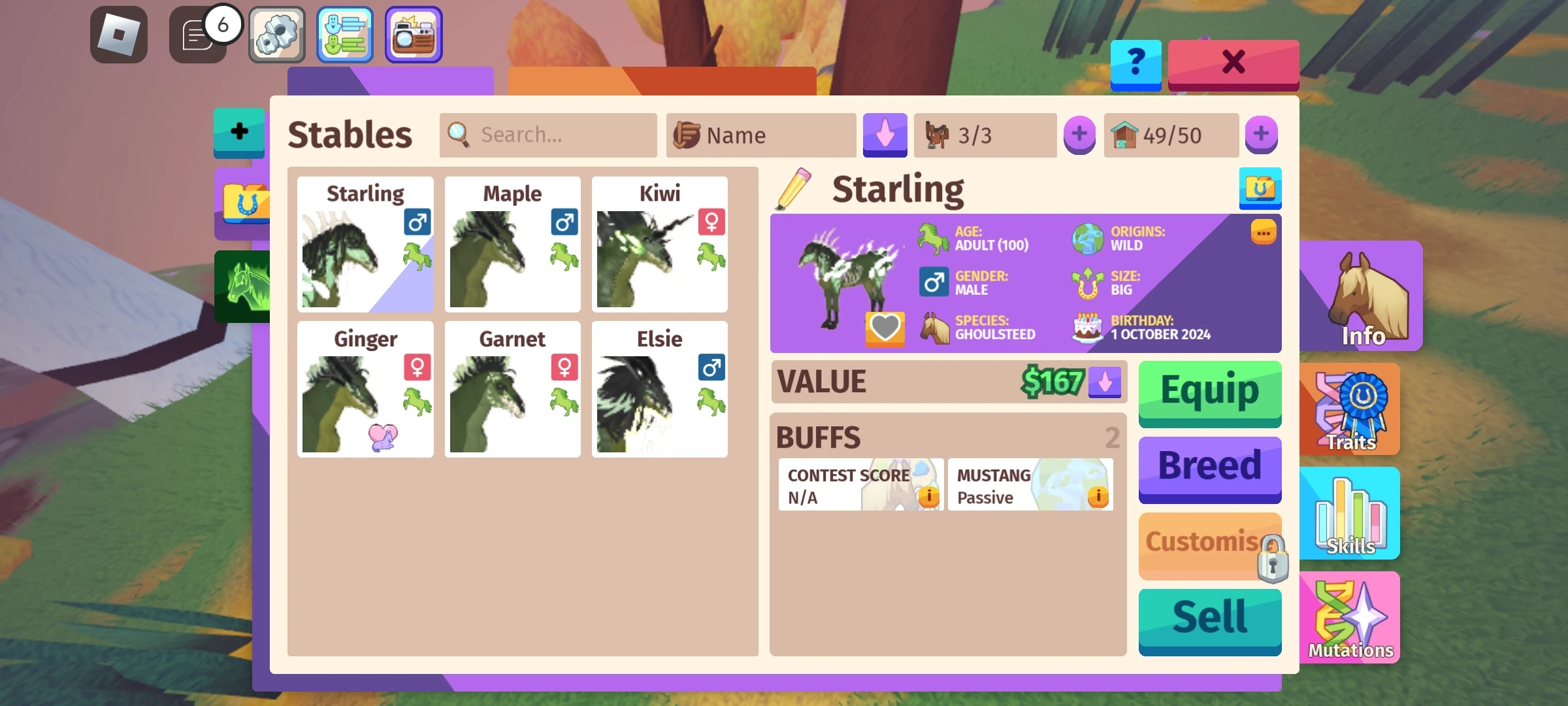Viewport: 1568px width, 706px height.
Task: Create a new folder with the teal plus tab
Action: pyautogui.click(x=238, y=133)
